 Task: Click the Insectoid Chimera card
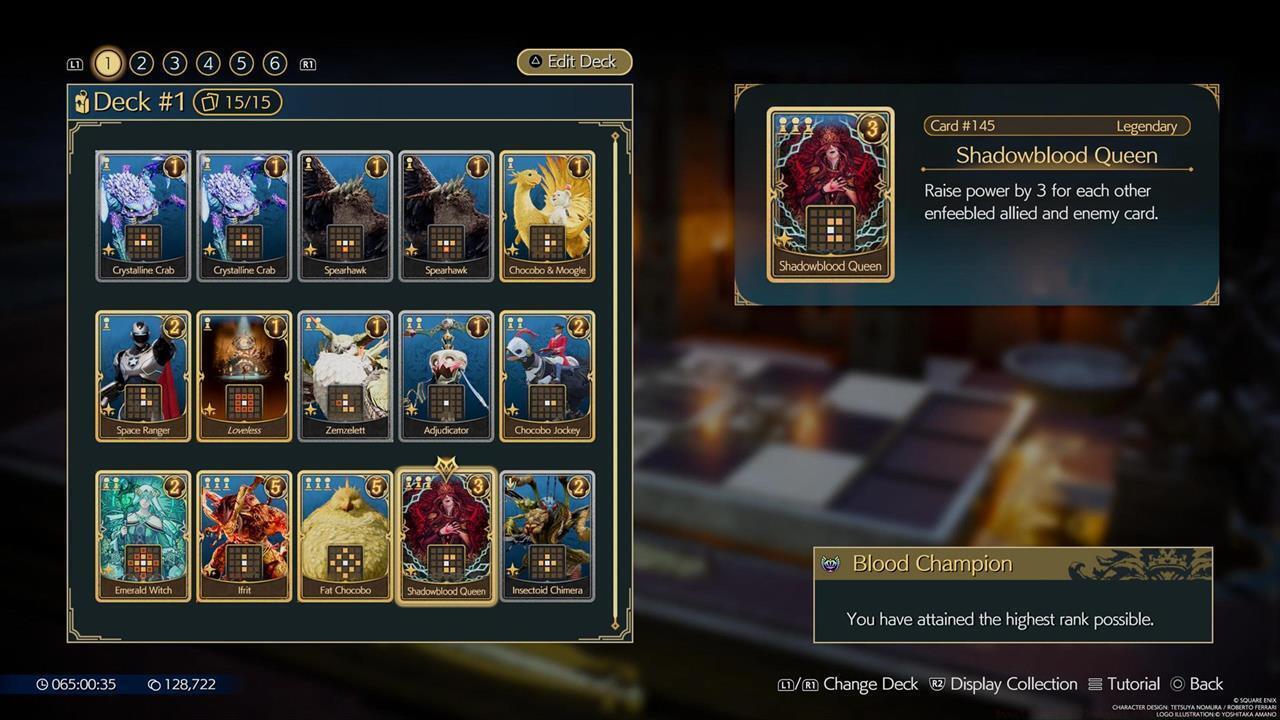click(x=548, y=535)
